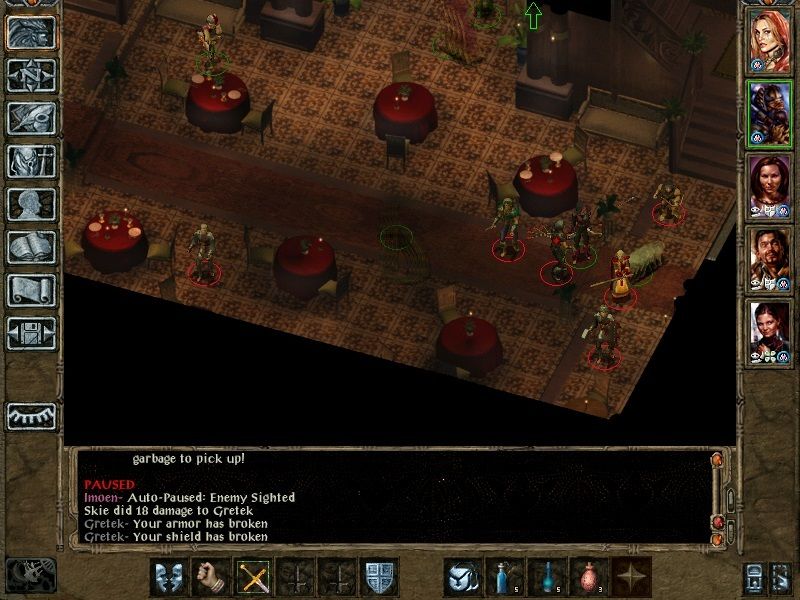The width and height of the screenshot is (800, 600).
Task: Select the red-haired woman's portrait
Action: tap(769, 41)
